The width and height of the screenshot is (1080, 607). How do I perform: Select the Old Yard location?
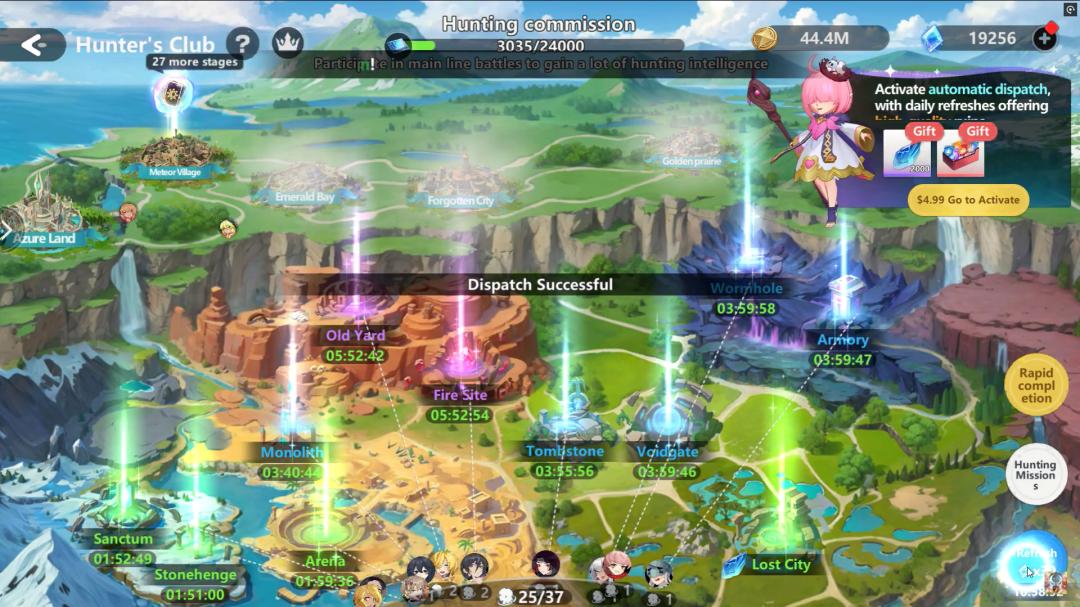[x=355, y=336]
